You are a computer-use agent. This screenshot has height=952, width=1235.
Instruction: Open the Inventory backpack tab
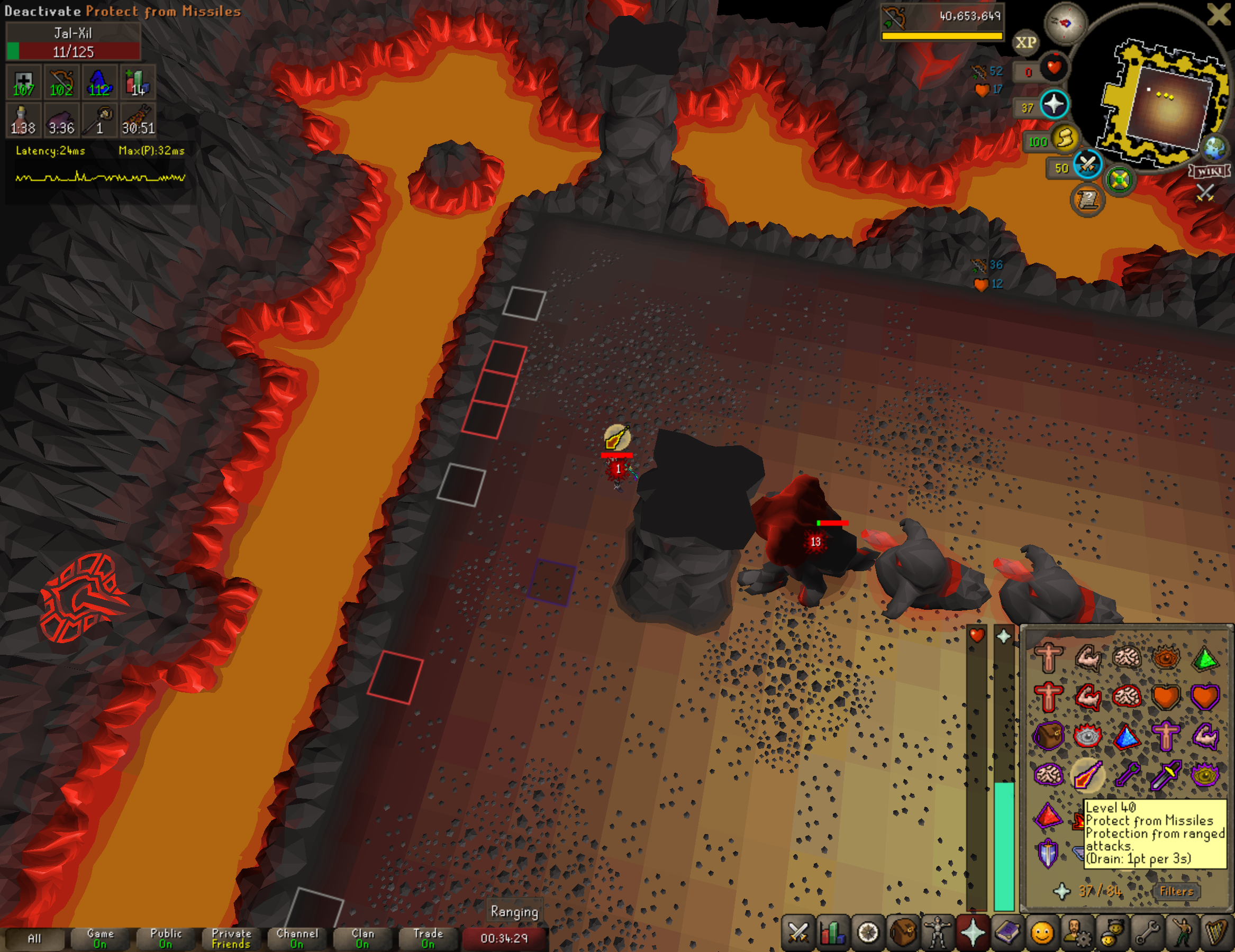[903, 933]
